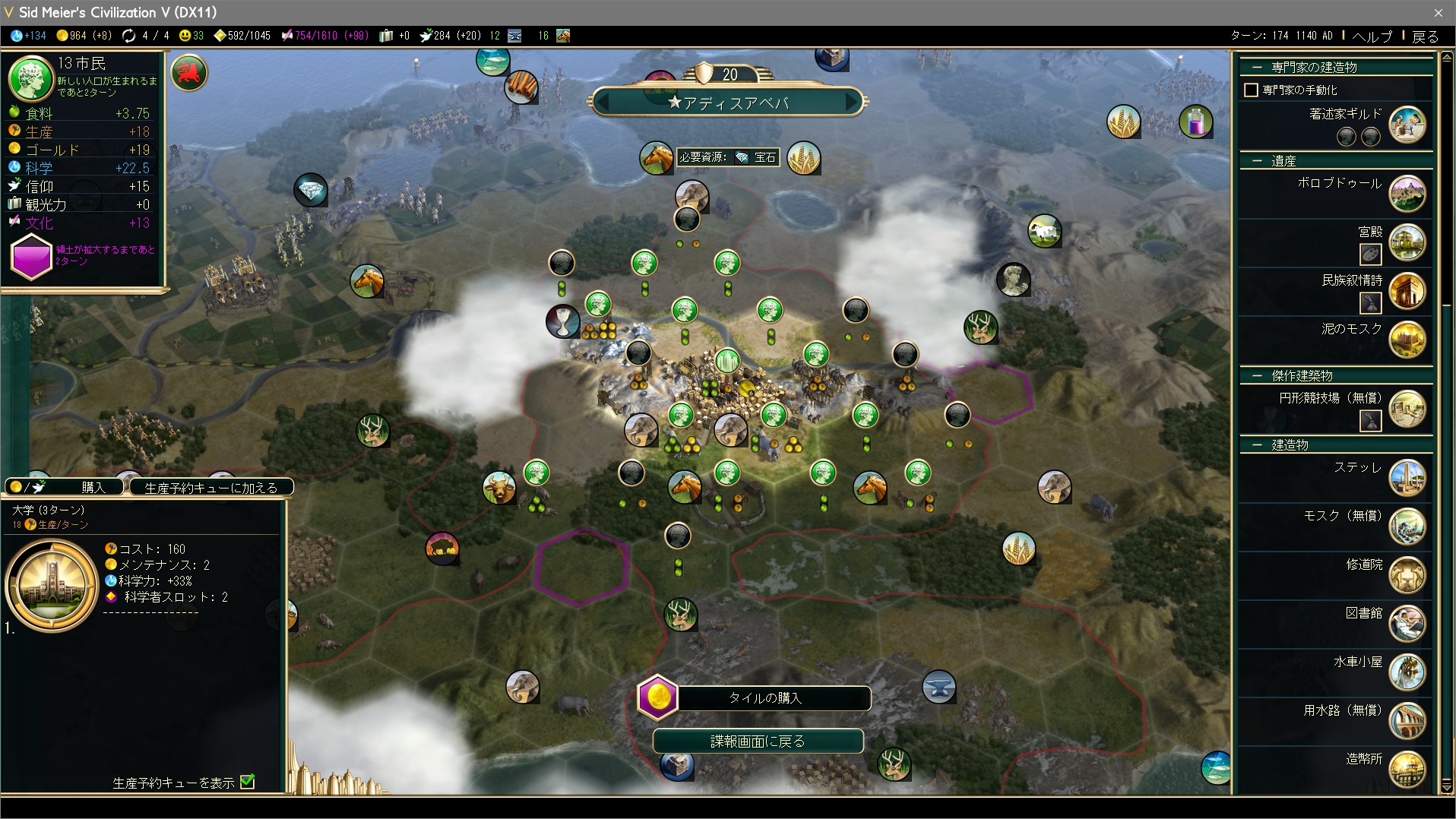Collapse the 建造物 buildings section header

1258,445
